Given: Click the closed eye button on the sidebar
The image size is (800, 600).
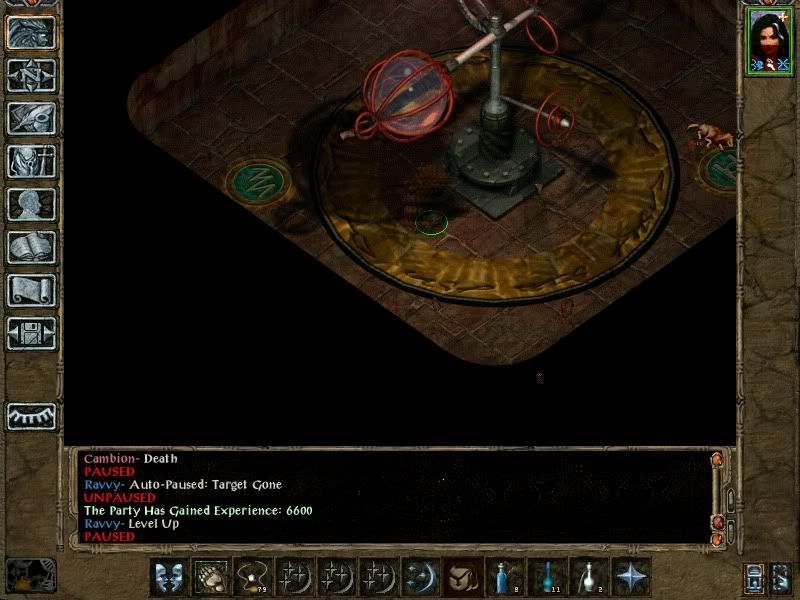Looking at the screenshot, I should 31,416.
